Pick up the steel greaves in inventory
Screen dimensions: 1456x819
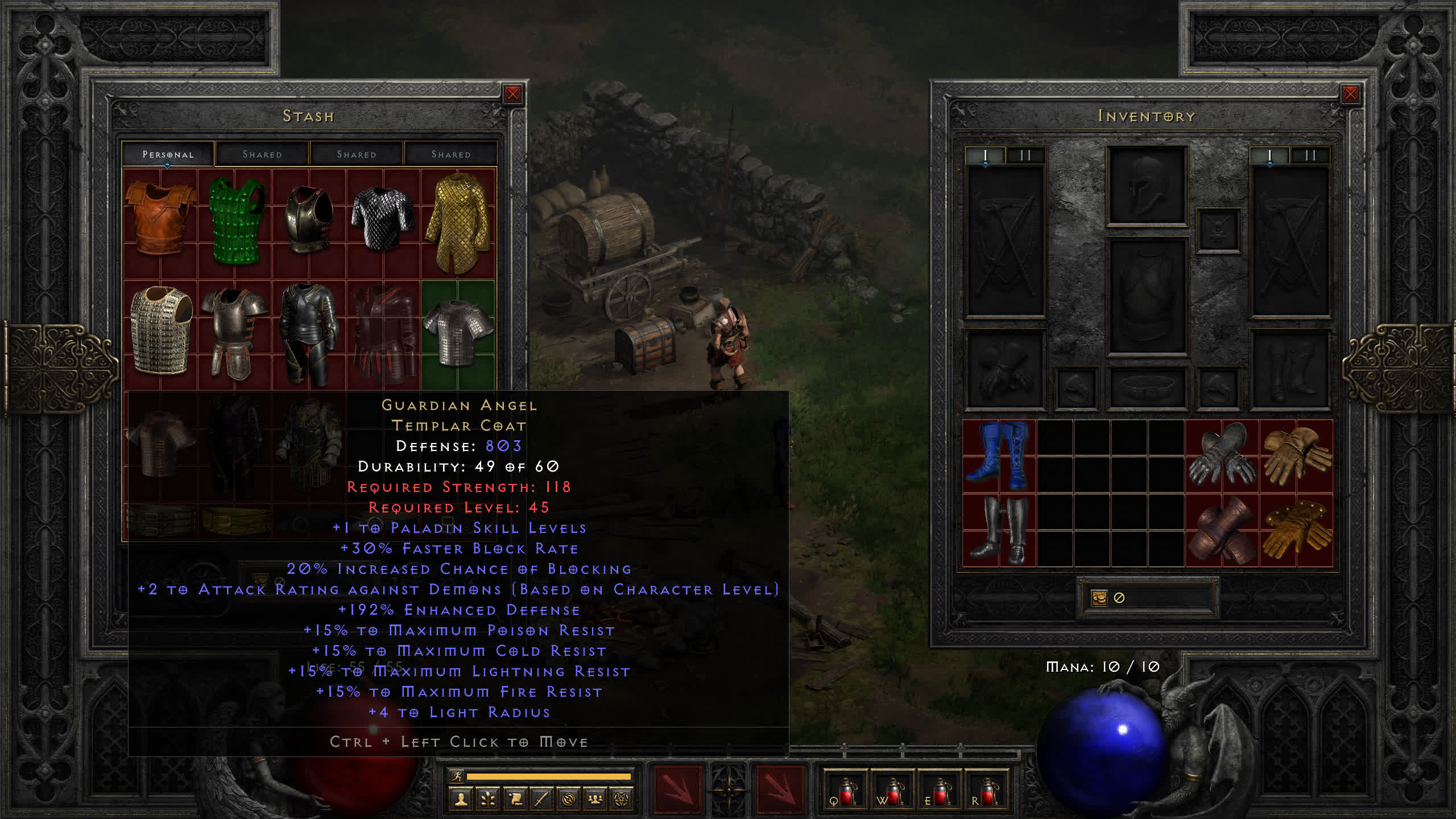999,530
